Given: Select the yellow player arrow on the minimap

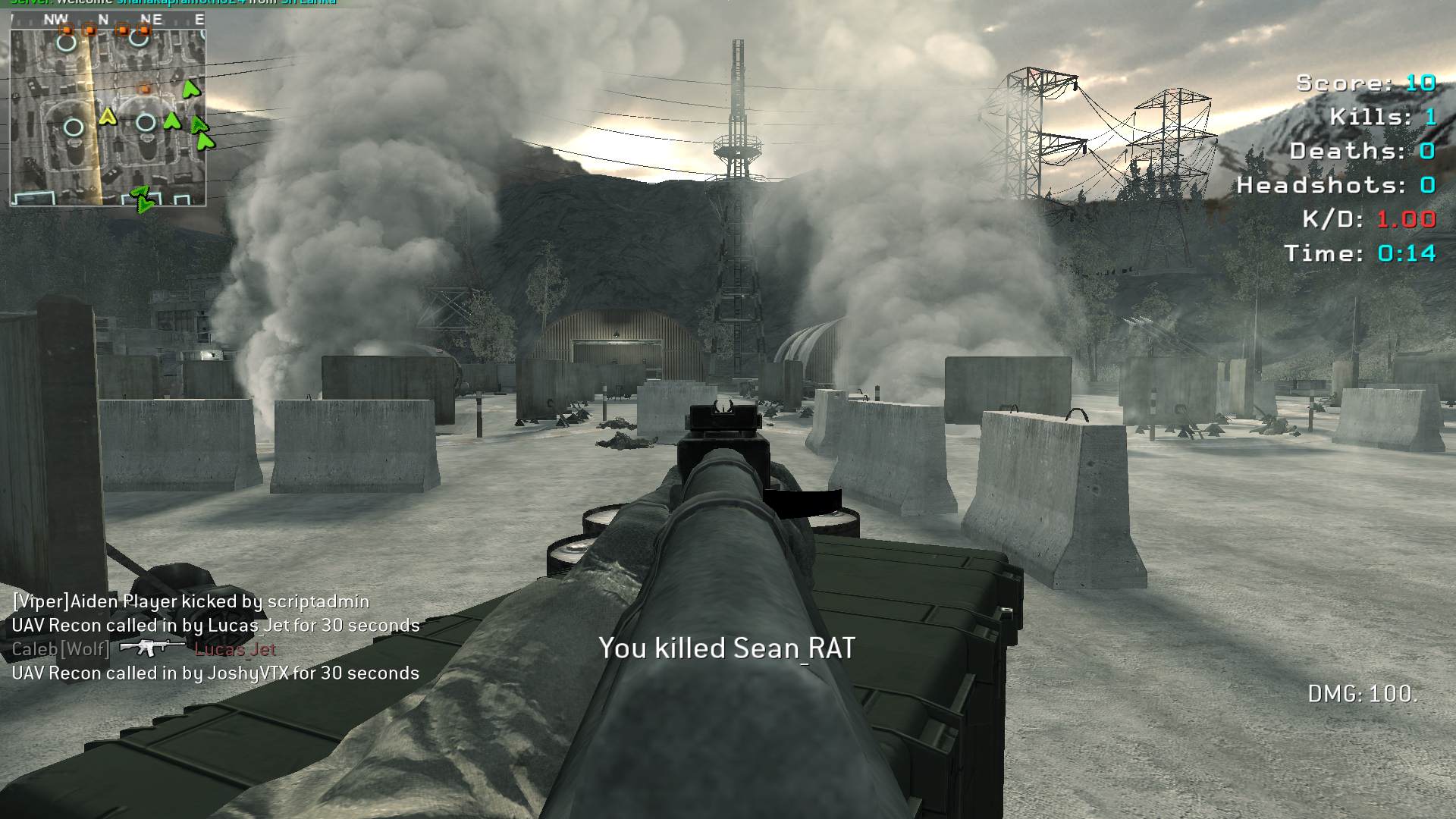Looking at the screenshot, I should (108, 117).
